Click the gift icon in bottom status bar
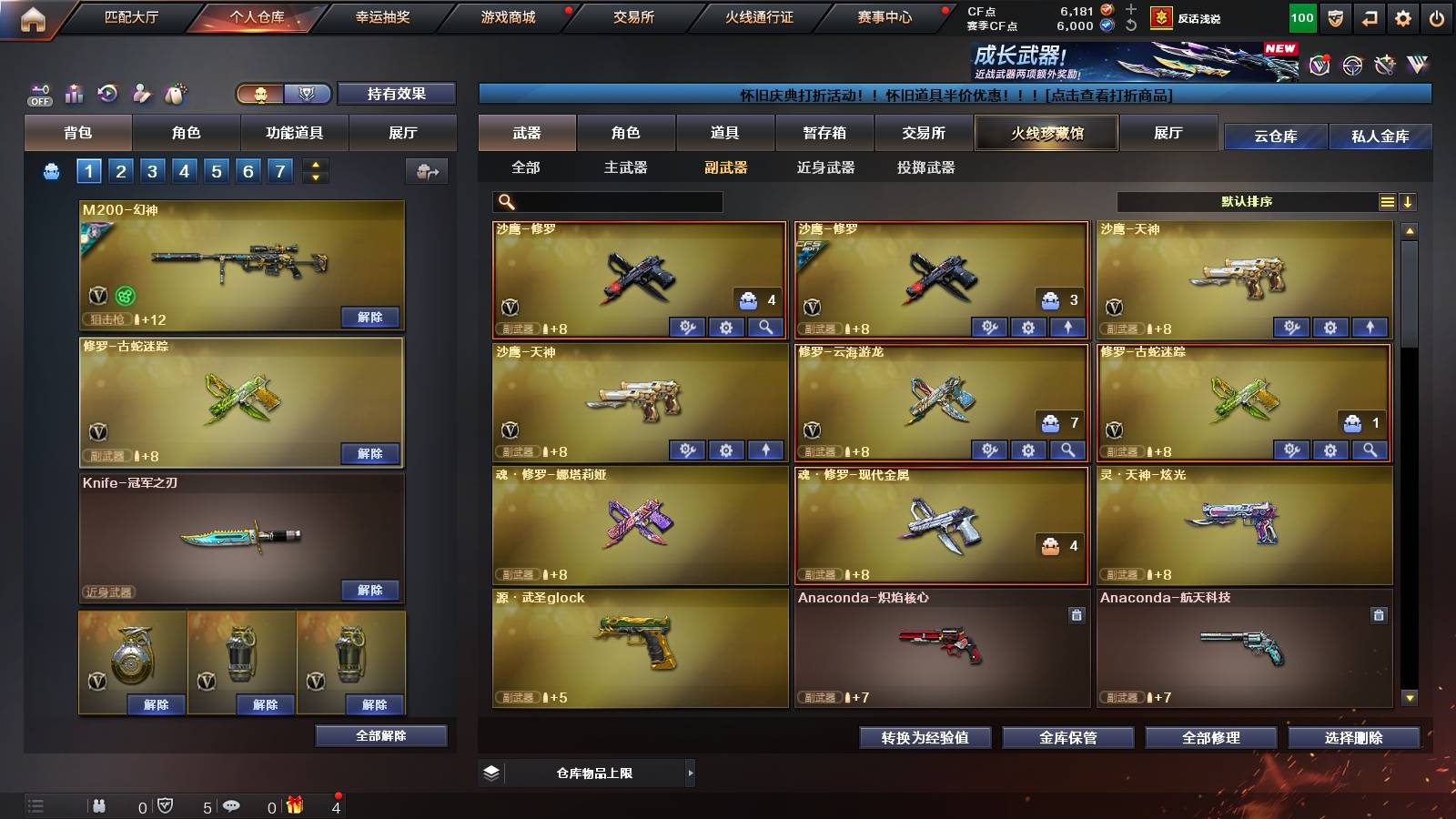 pos(294,805)
